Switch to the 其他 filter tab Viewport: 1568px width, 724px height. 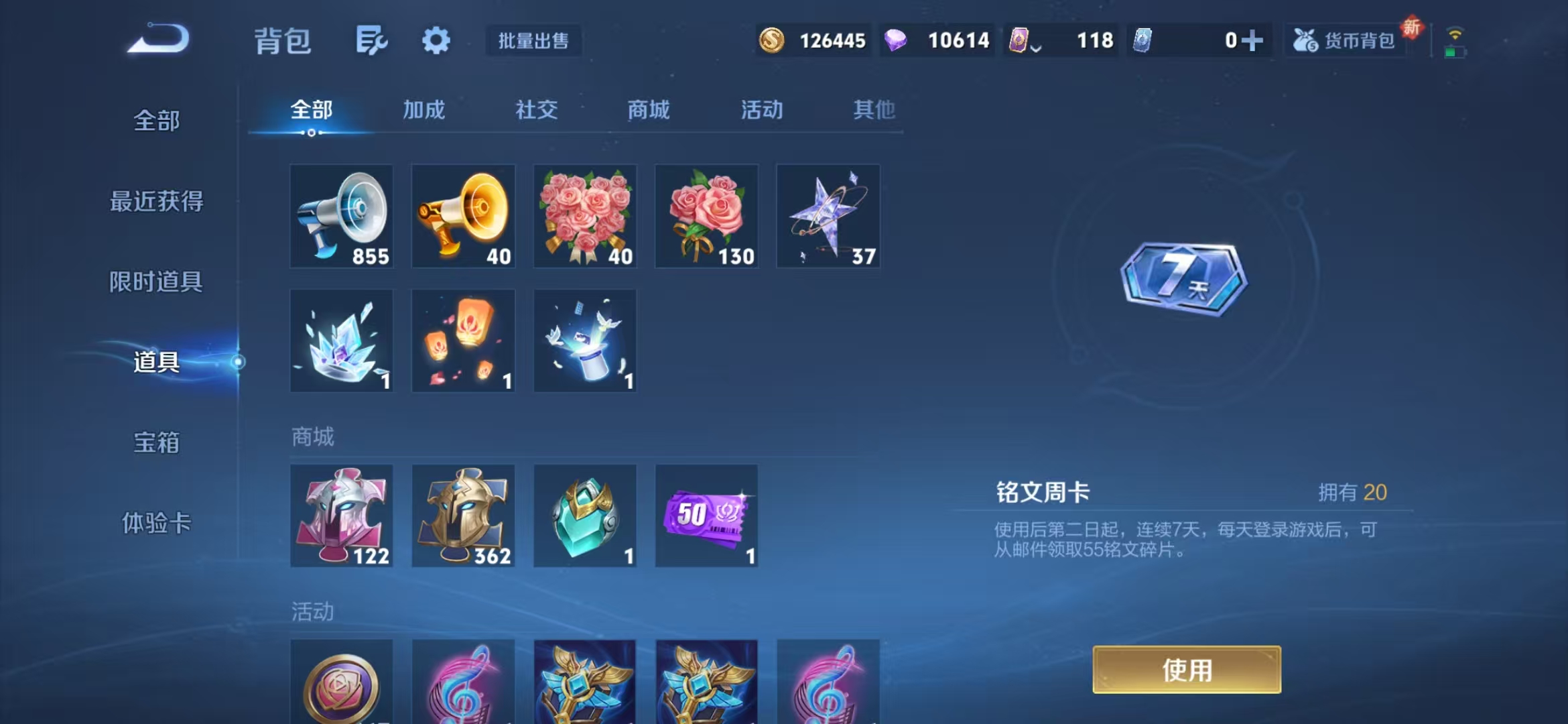[874, 111]
